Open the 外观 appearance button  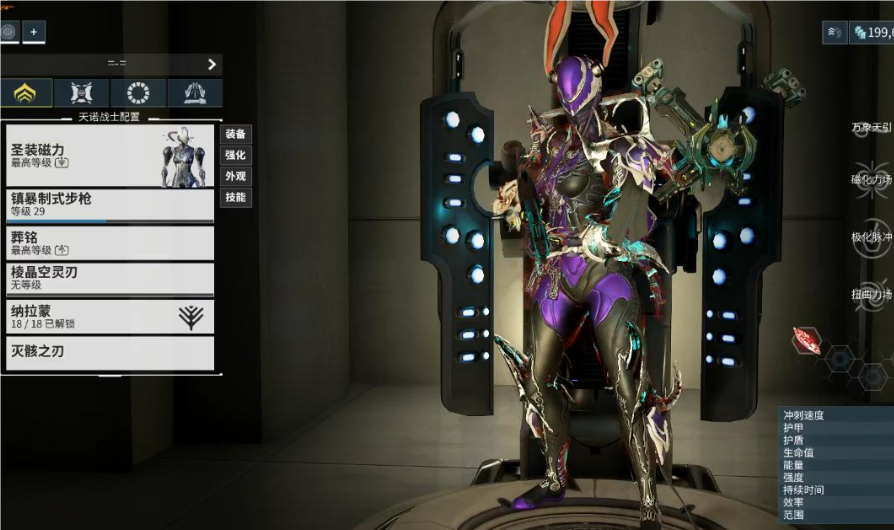tap(235, 176)
